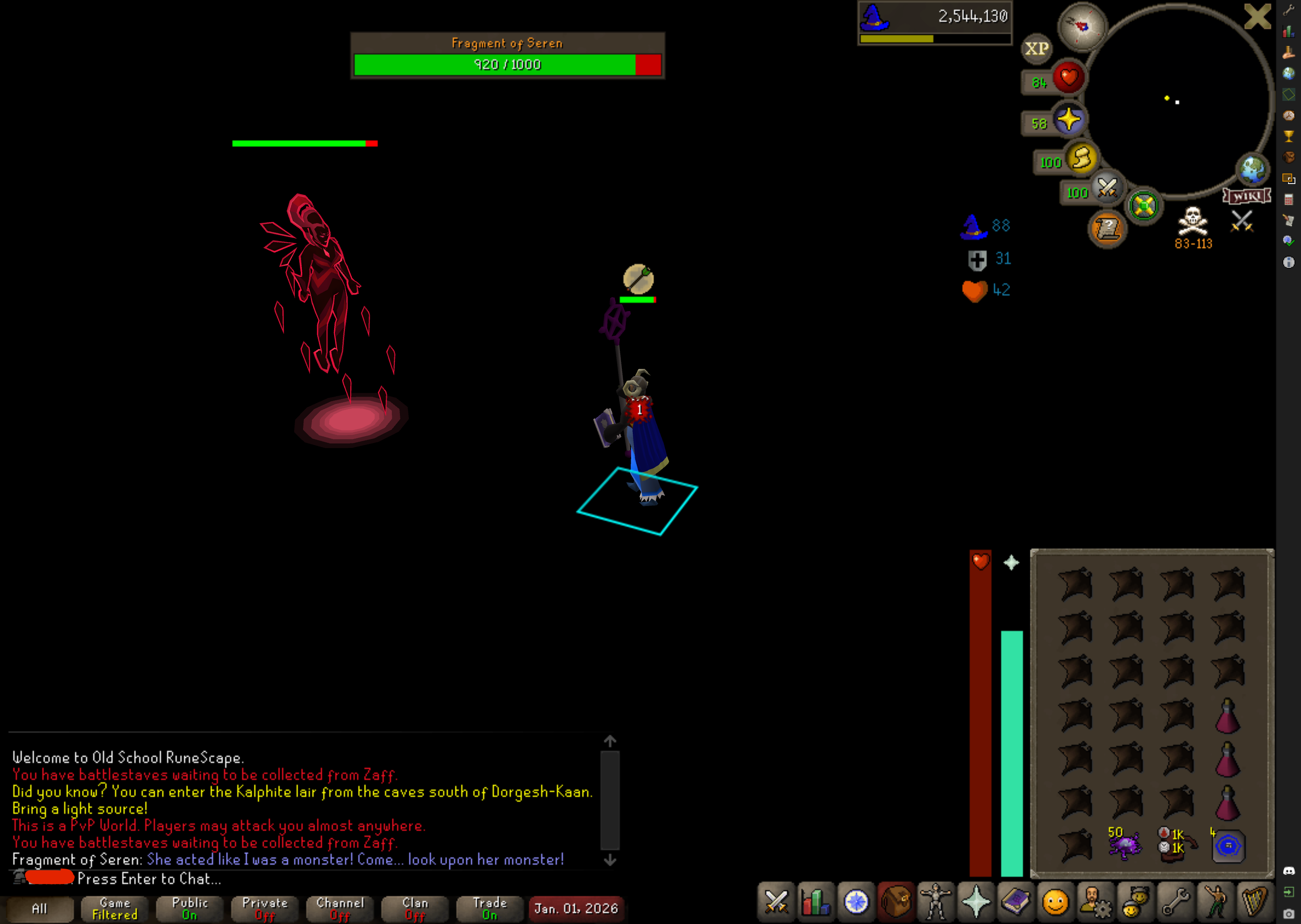Switch the Game chat filter tab

(115, 909)
